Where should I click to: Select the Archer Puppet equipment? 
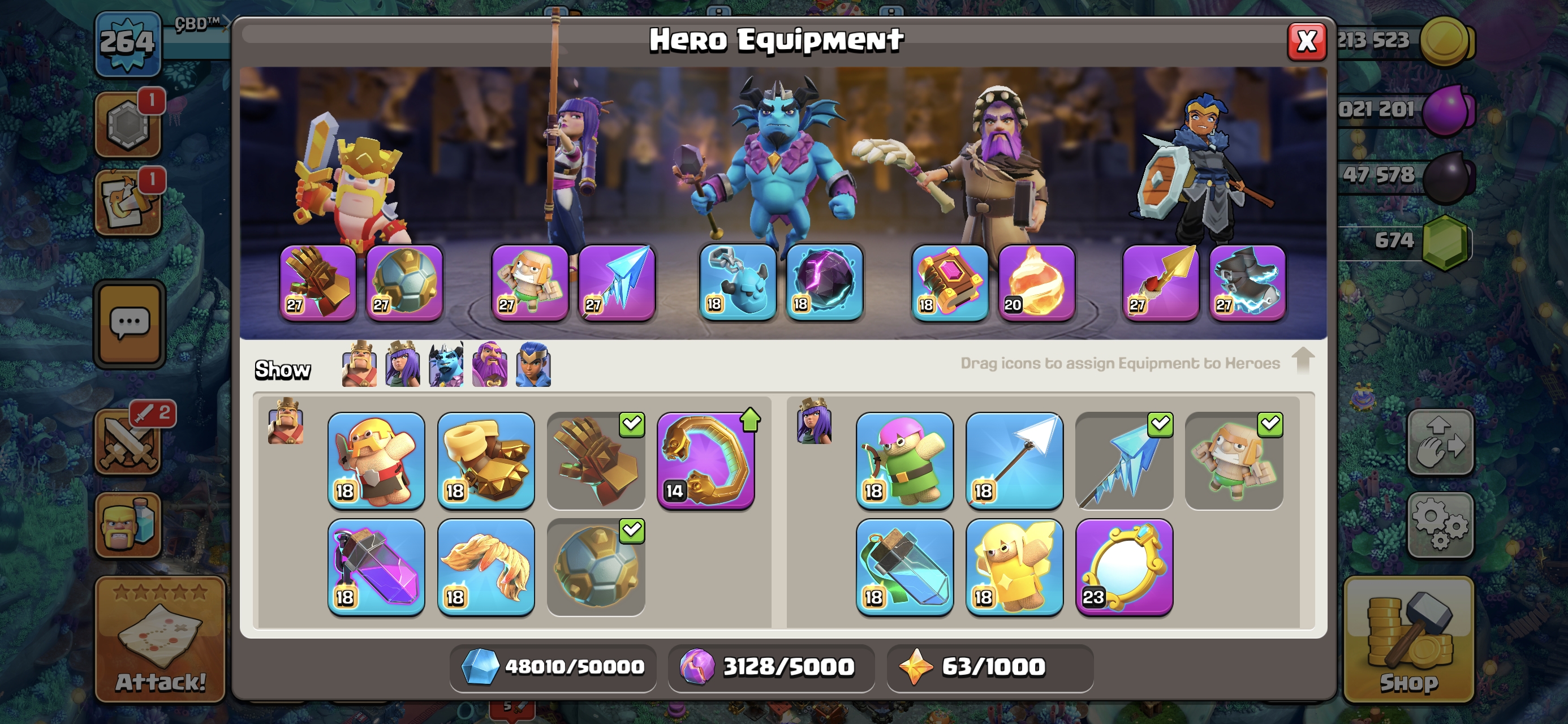click(904, 461)
